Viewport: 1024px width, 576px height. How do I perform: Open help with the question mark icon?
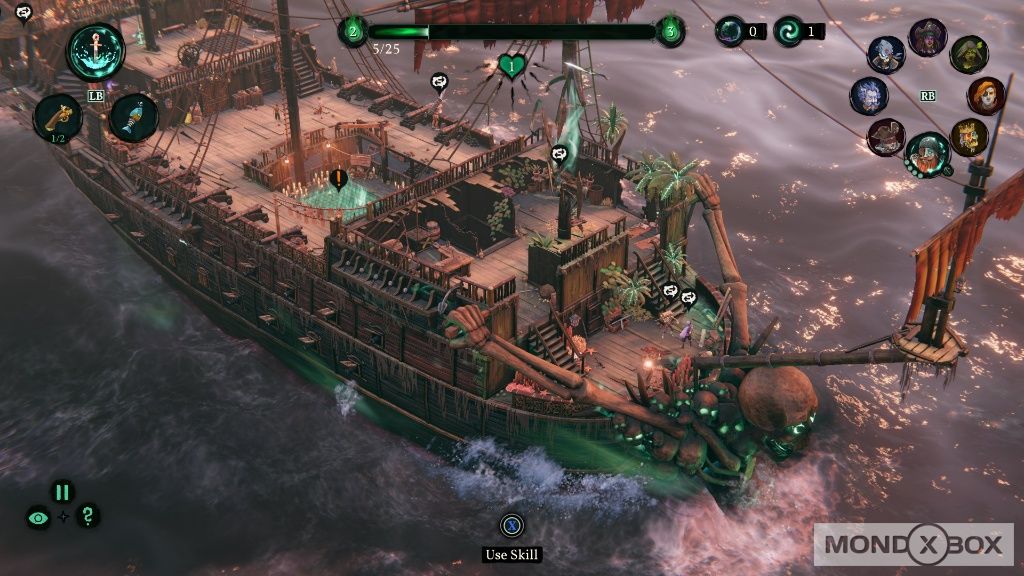pos(88,516)
